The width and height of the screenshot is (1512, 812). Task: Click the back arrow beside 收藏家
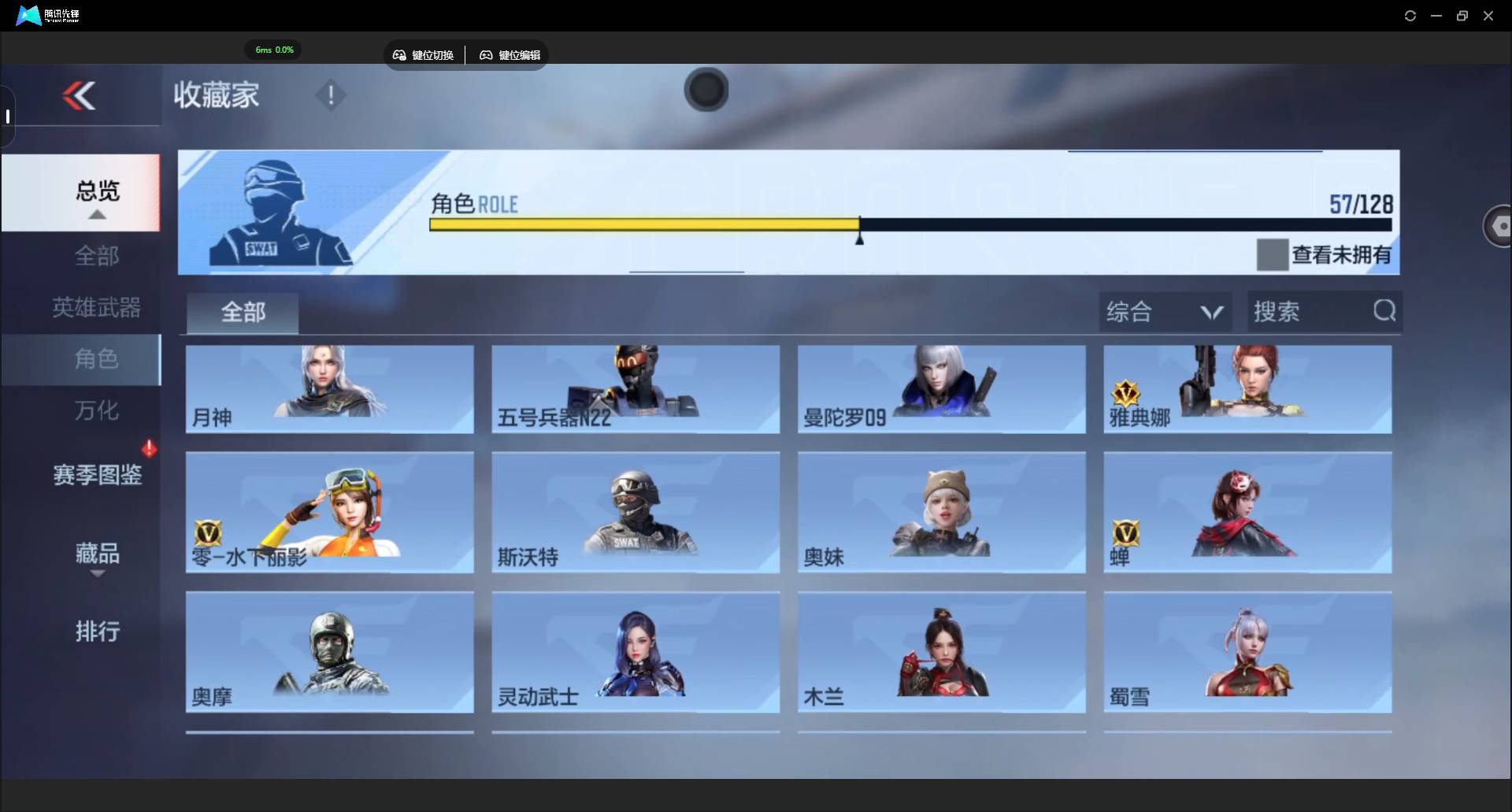(79, 95)
